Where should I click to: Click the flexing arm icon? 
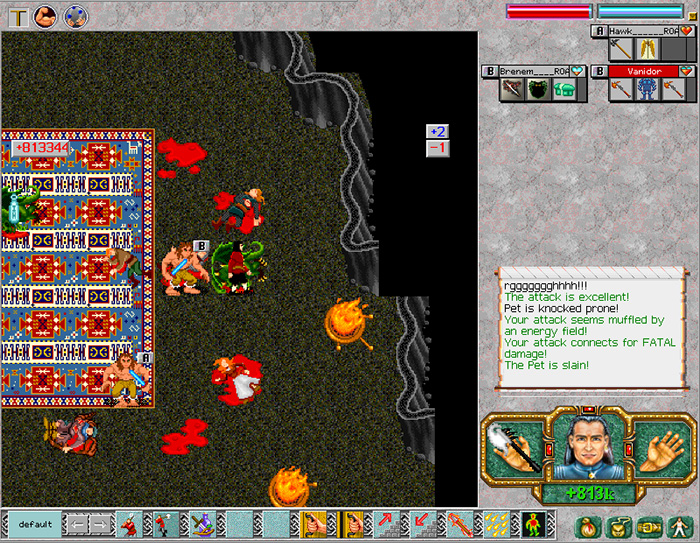click(46, 16)
